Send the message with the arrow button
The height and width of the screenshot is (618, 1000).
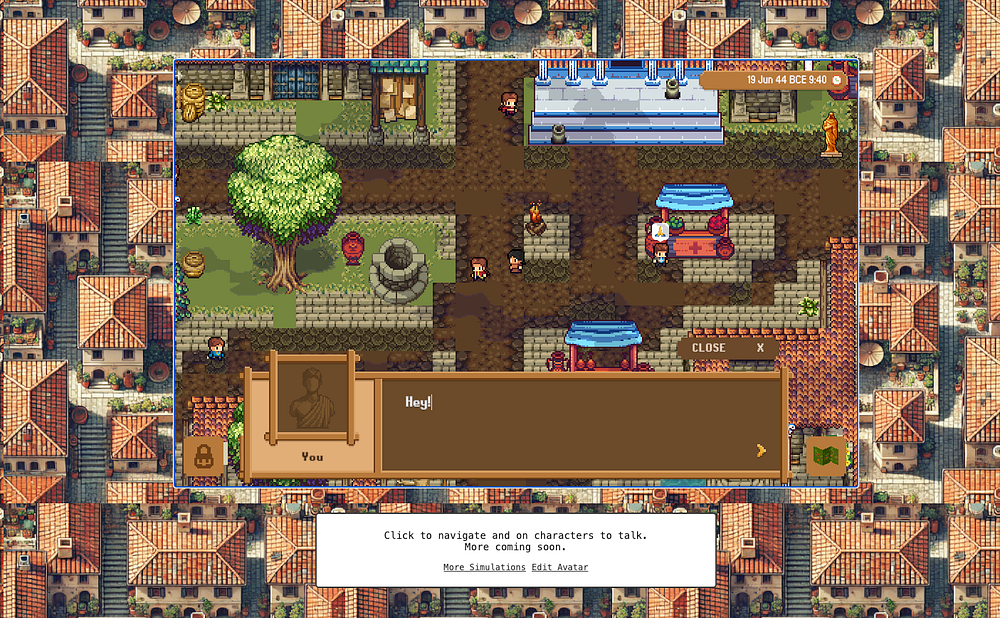(x=761, y=450)
